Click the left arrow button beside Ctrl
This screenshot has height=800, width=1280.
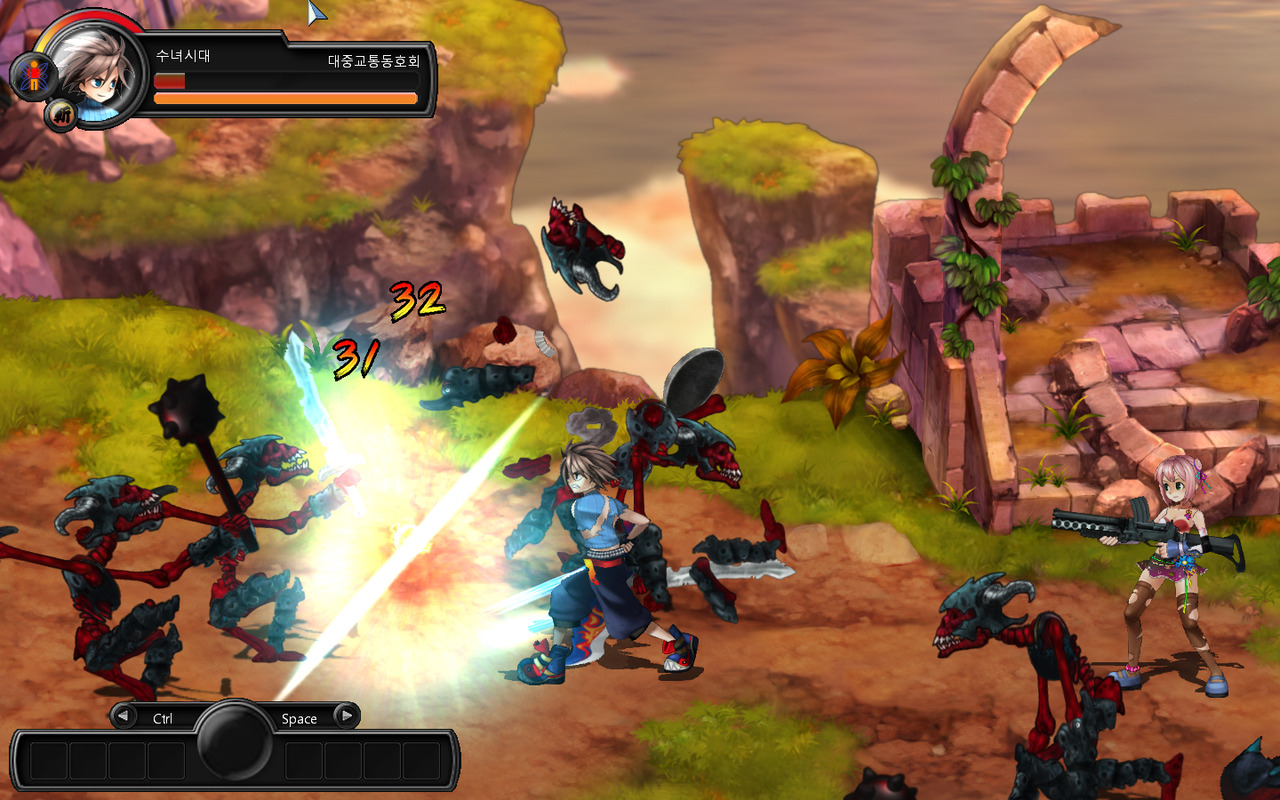(x=124, y=716)
